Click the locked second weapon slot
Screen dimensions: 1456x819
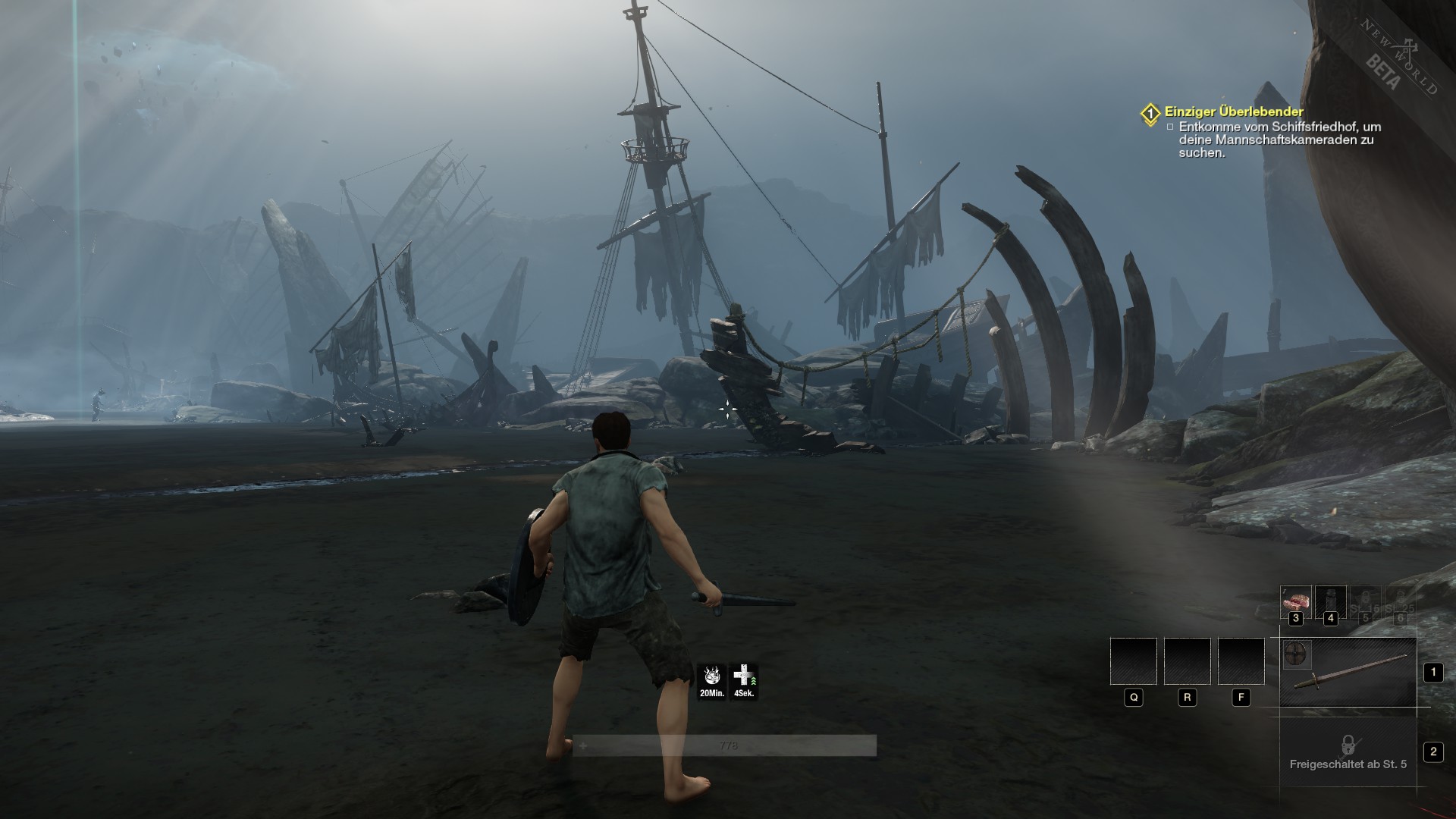coord(1348,752)
